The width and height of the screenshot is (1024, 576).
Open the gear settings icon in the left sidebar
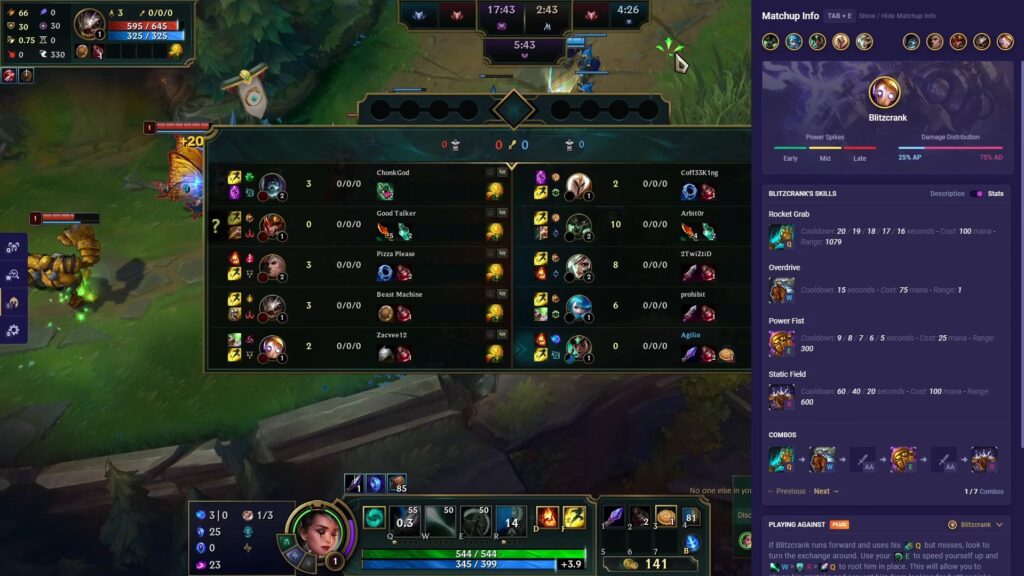[14, 330]
